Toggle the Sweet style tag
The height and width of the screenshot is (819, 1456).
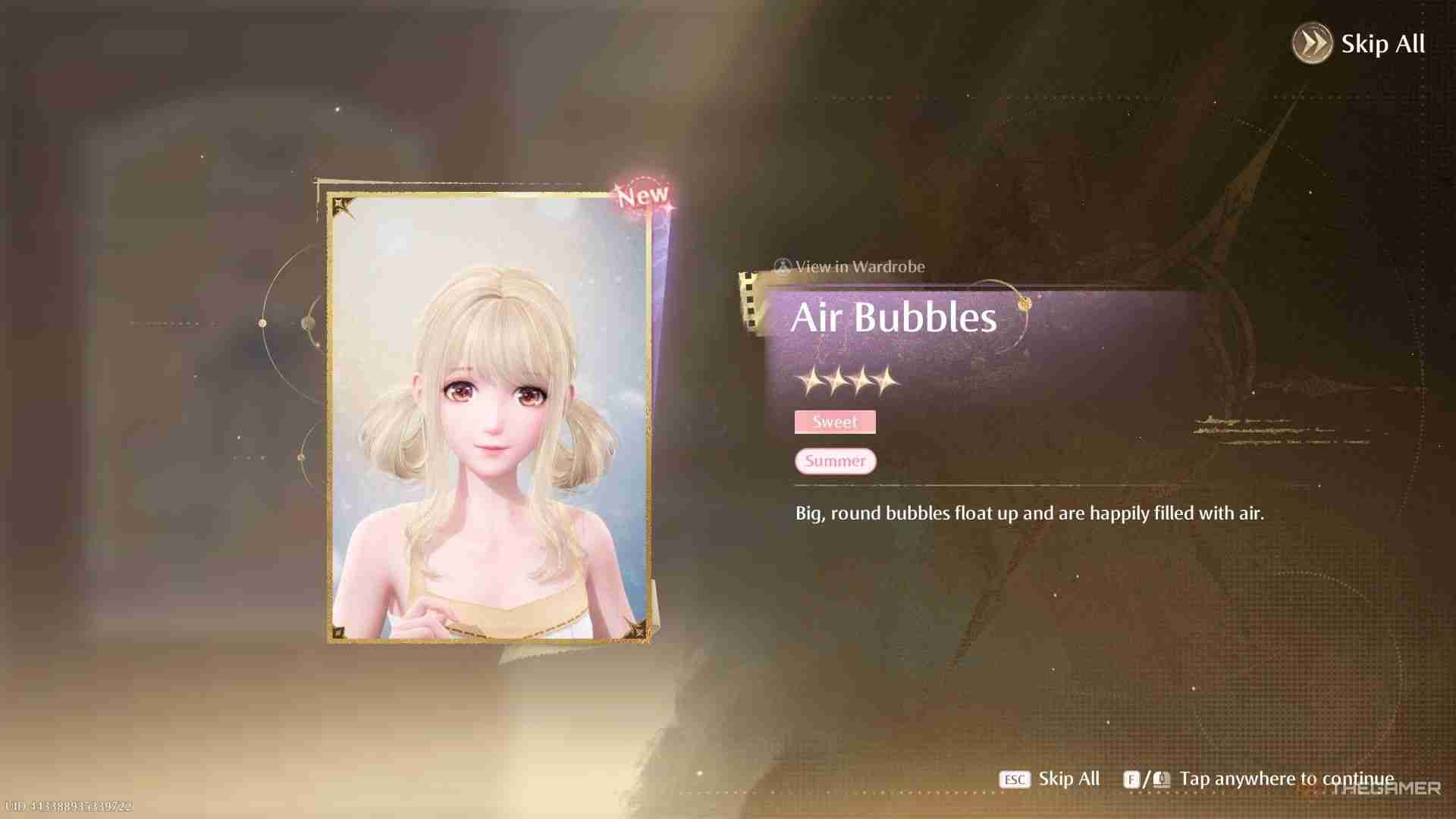coord(834,422)
